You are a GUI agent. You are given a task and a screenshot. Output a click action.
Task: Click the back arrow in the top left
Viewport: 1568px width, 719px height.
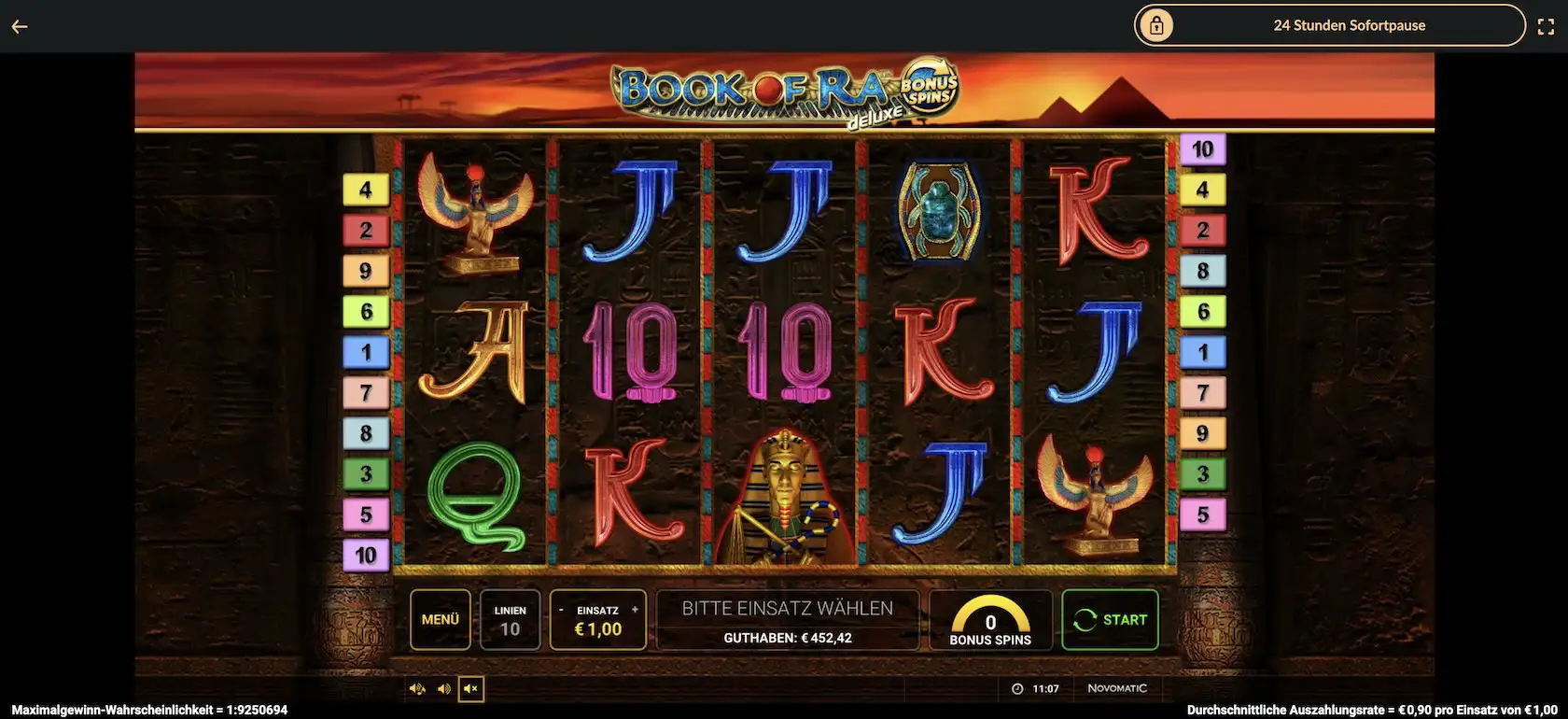pyautogui.click(x=19, y=25)
